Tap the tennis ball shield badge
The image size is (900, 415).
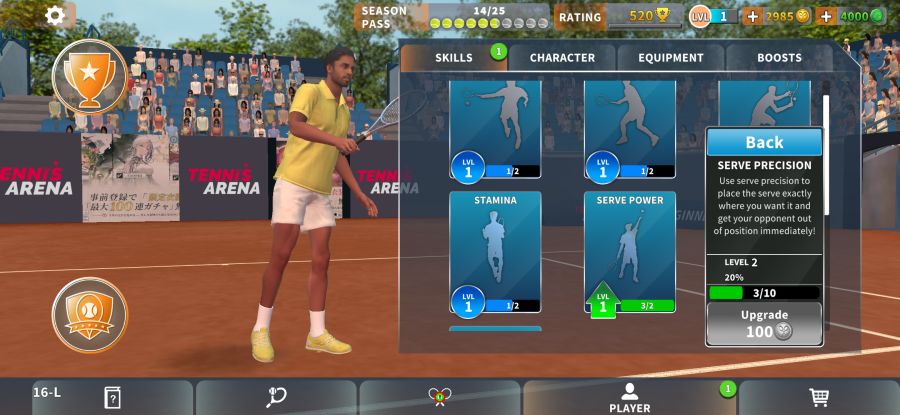pyautogui.click(x=90, y=315)
